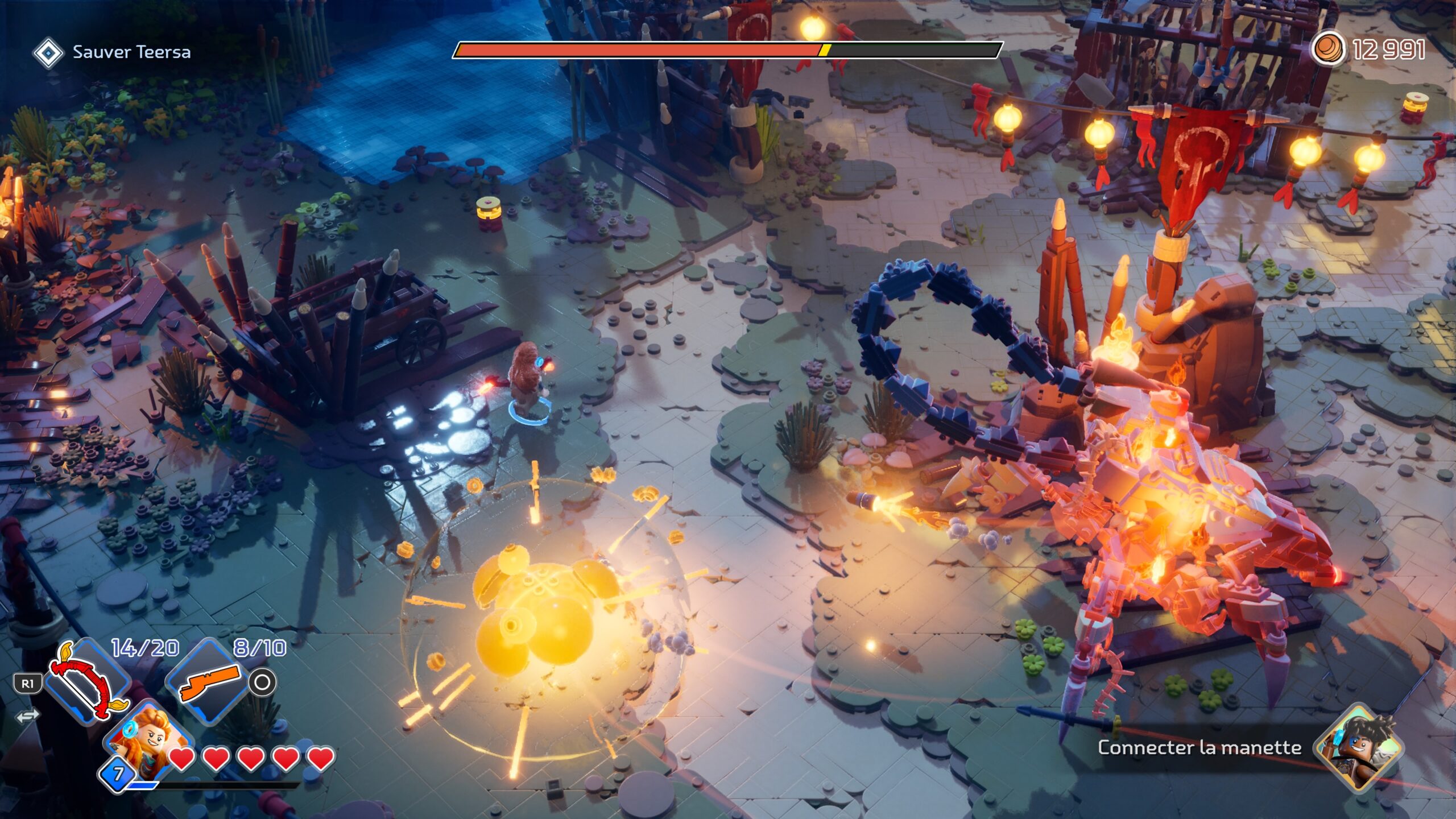Click the second player portrait
The height and width of the screenshot is (819, 1456).
(x=1358, y=747)
